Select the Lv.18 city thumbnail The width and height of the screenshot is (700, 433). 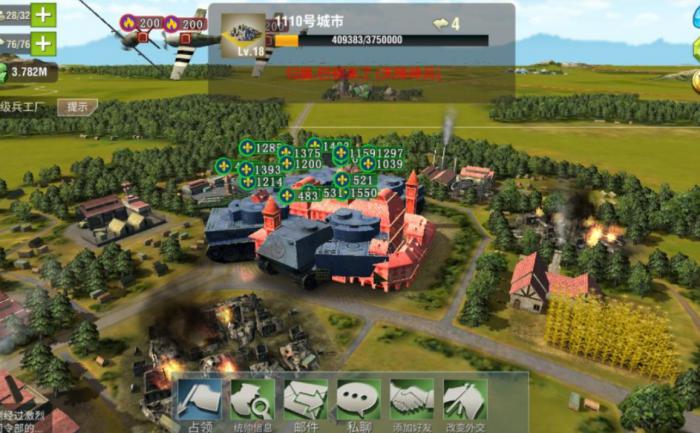pyautogui.click(x=243, y=33)
